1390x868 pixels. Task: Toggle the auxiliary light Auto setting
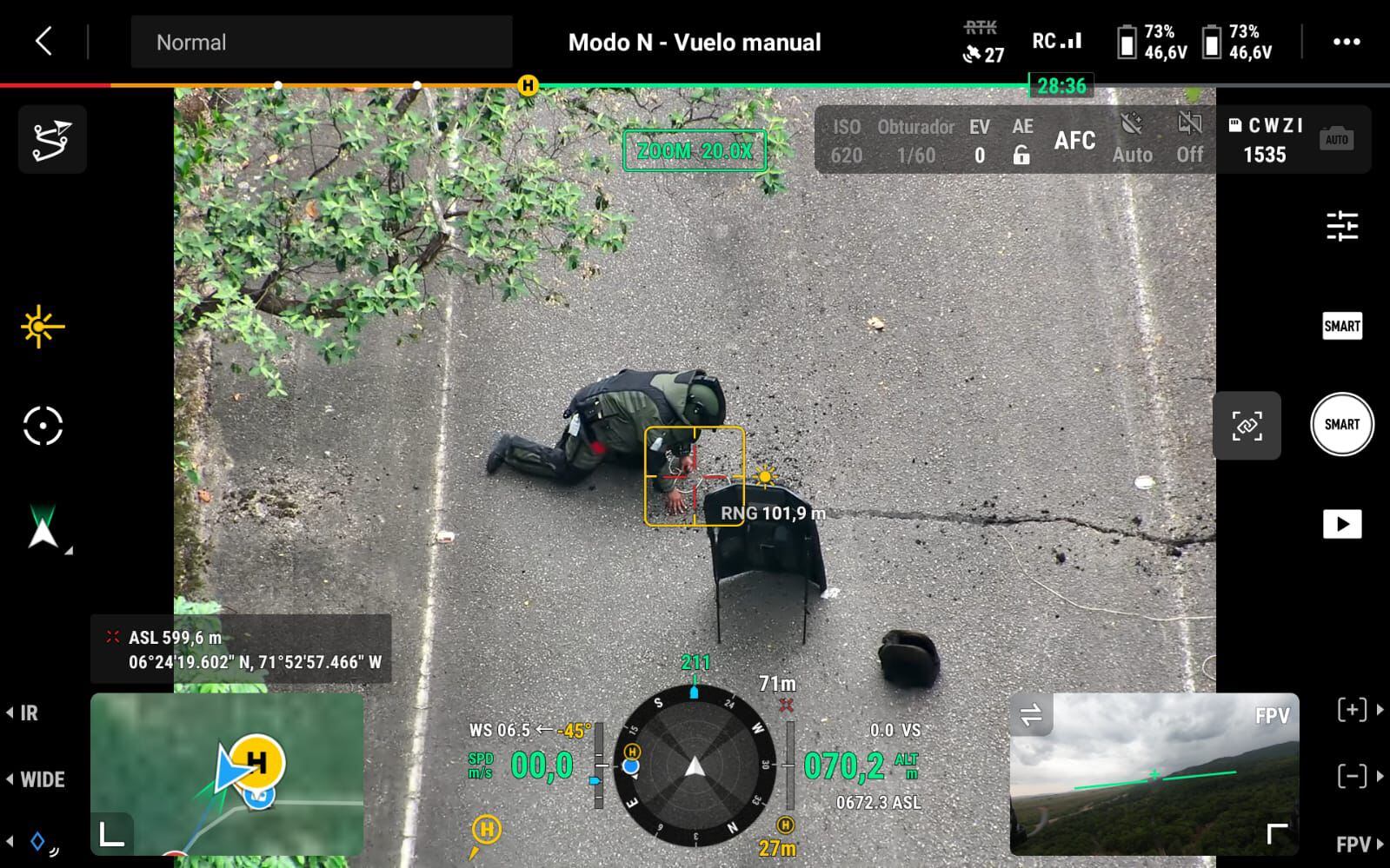tap(1133, 139)
